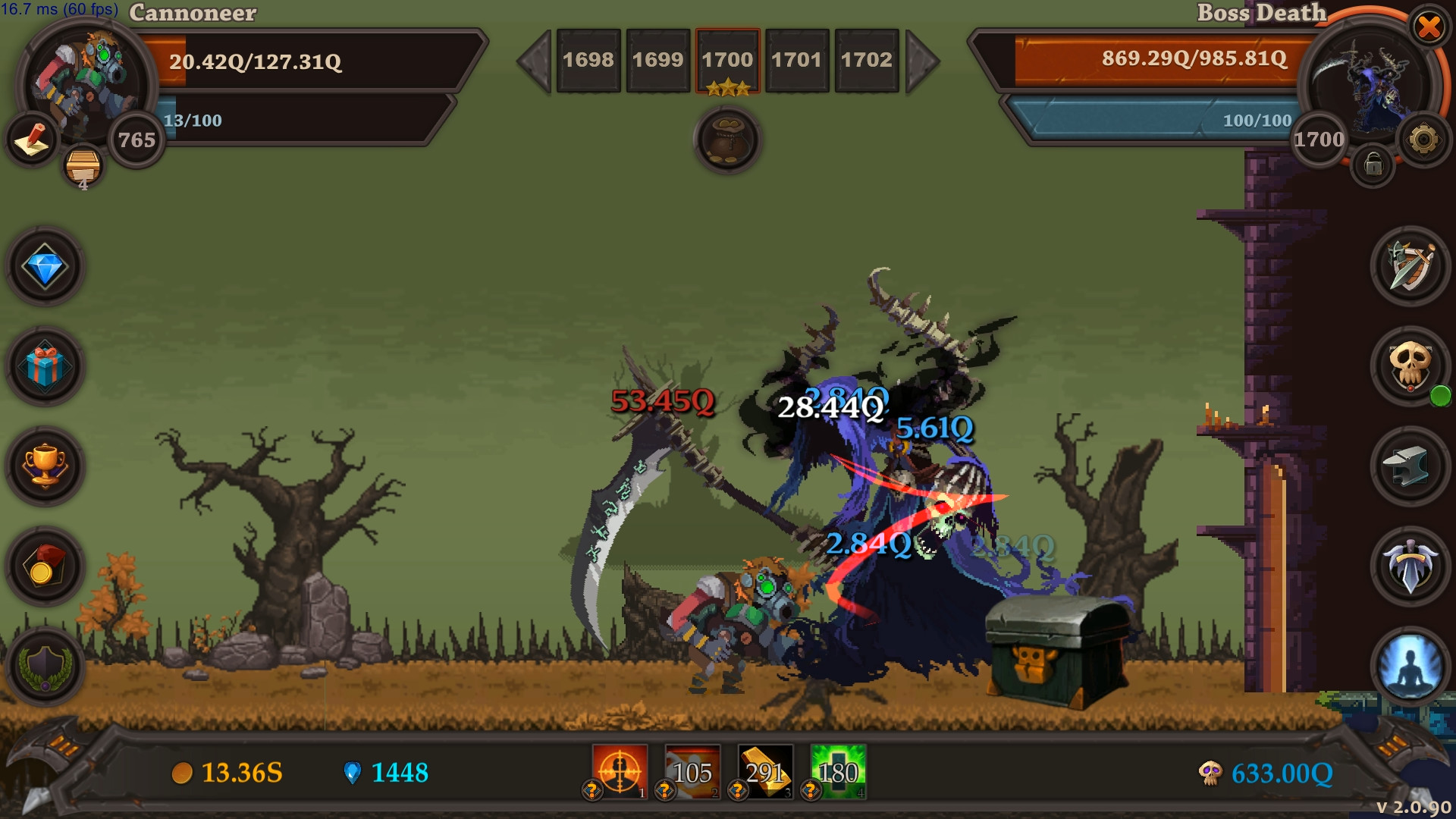Switch to stage 1702
The width and height of the screenshot is (1456, 819).
(x=867, y=61)
